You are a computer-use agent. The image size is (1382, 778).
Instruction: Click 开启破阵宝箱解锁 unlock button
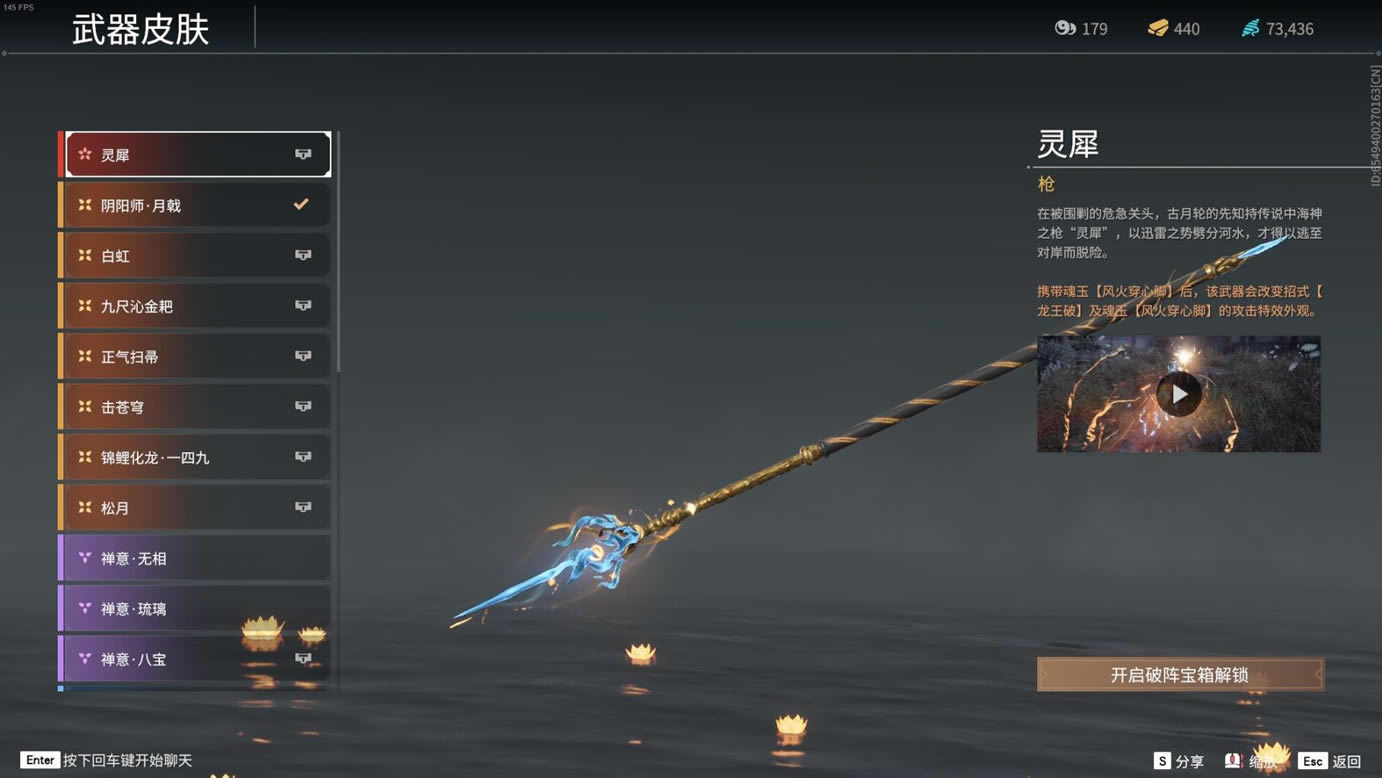point(1180,675)
